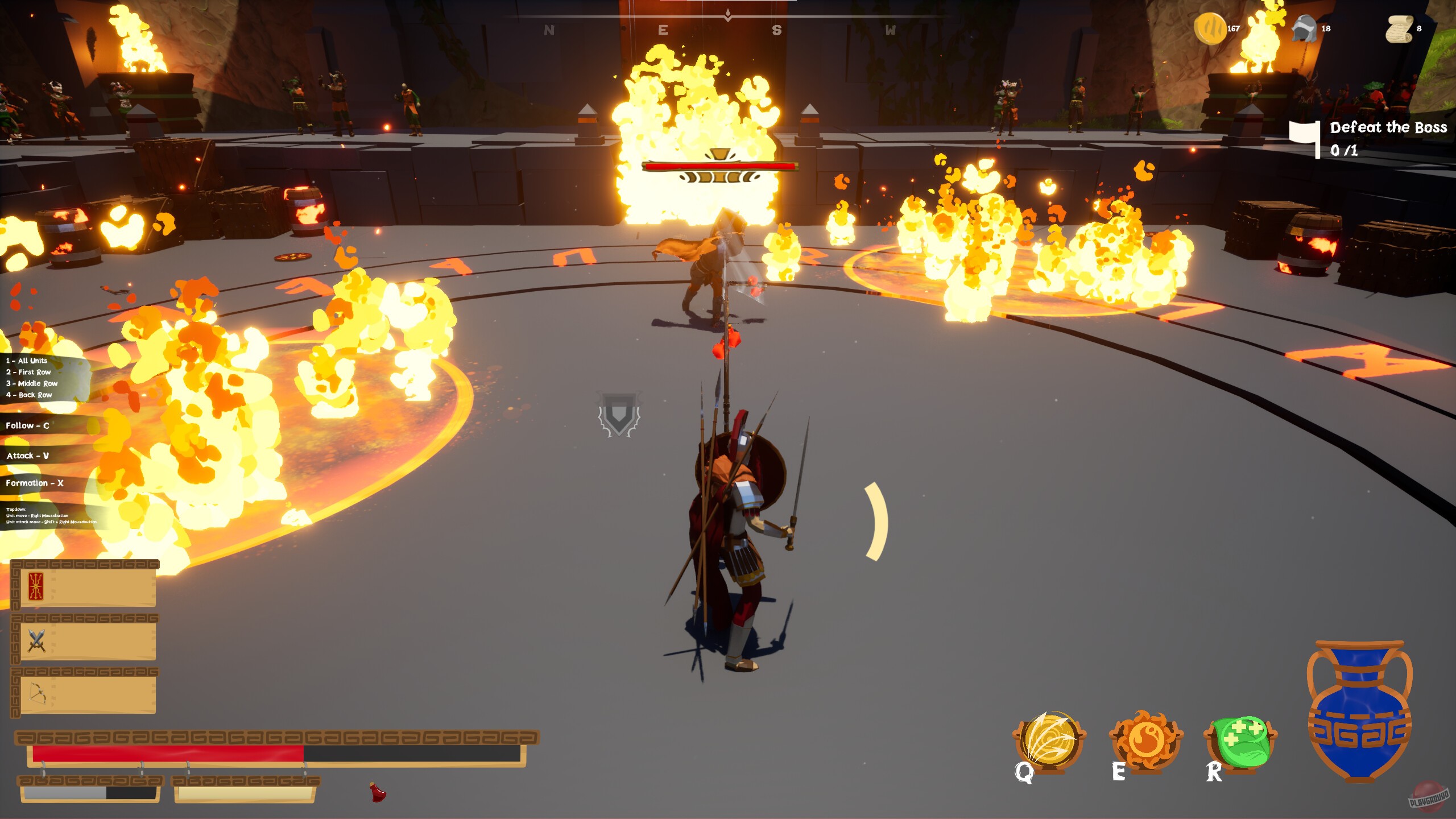
Task: Expand the 2 - First Row group
Action: (x=27, y=371)
